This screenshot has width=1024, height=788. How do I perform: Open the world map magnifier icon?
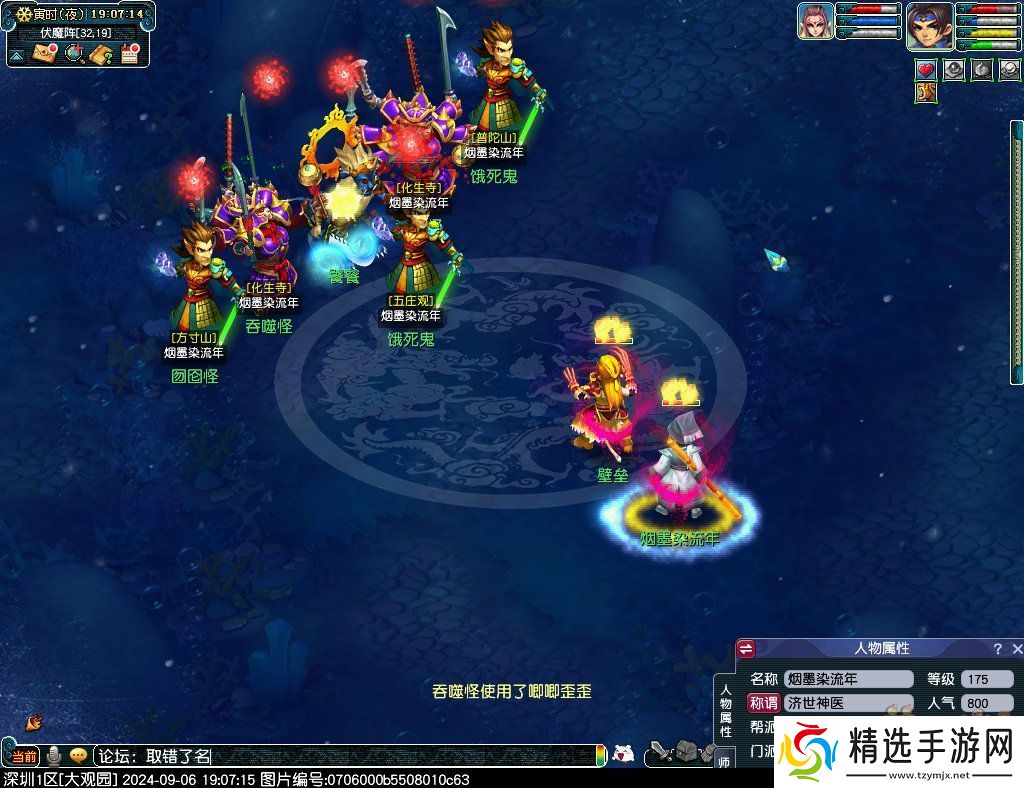74,54
